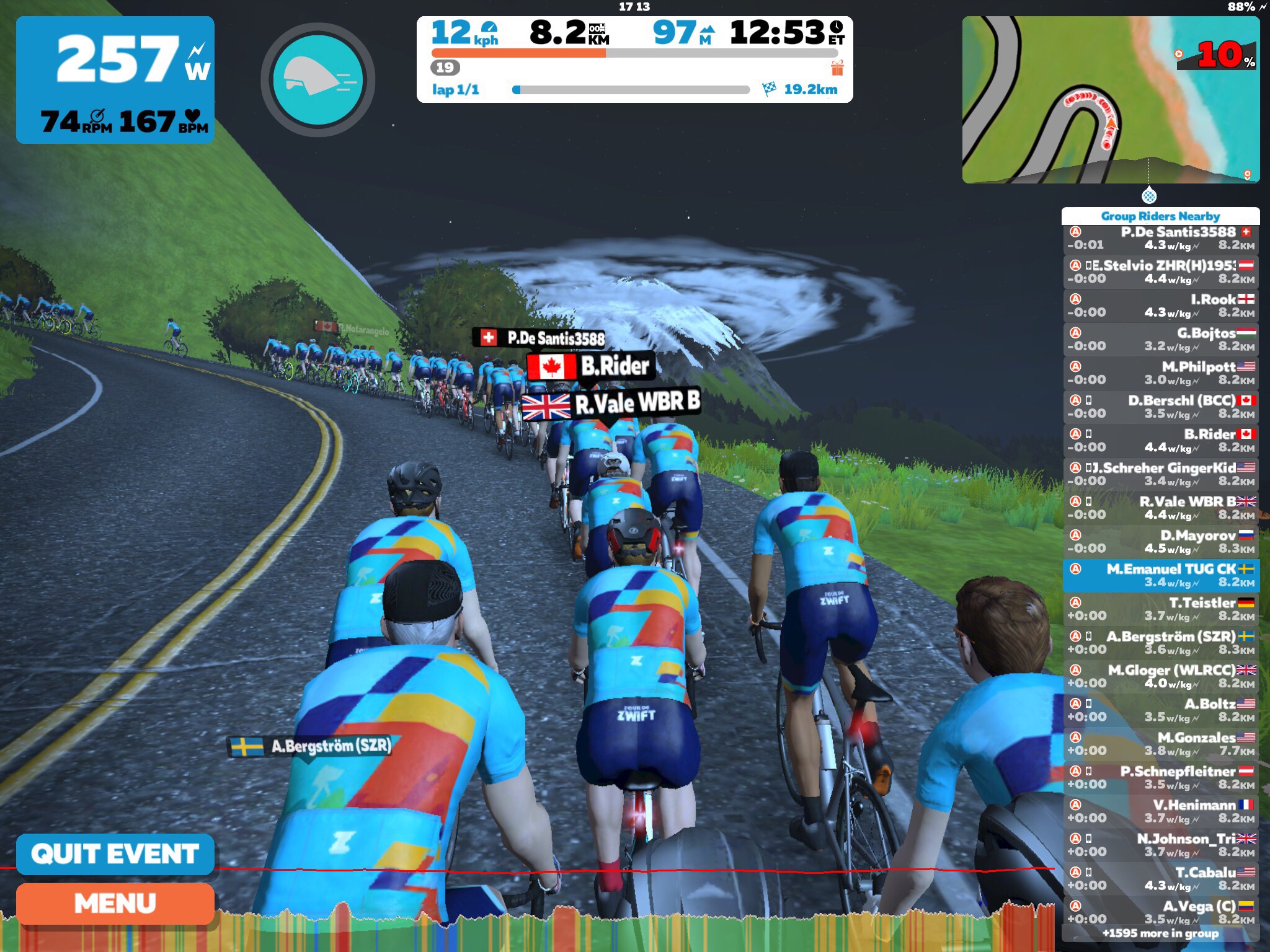Quit the event with QUIT EVENT button
Screen dimensions: 1270x952
115,853
